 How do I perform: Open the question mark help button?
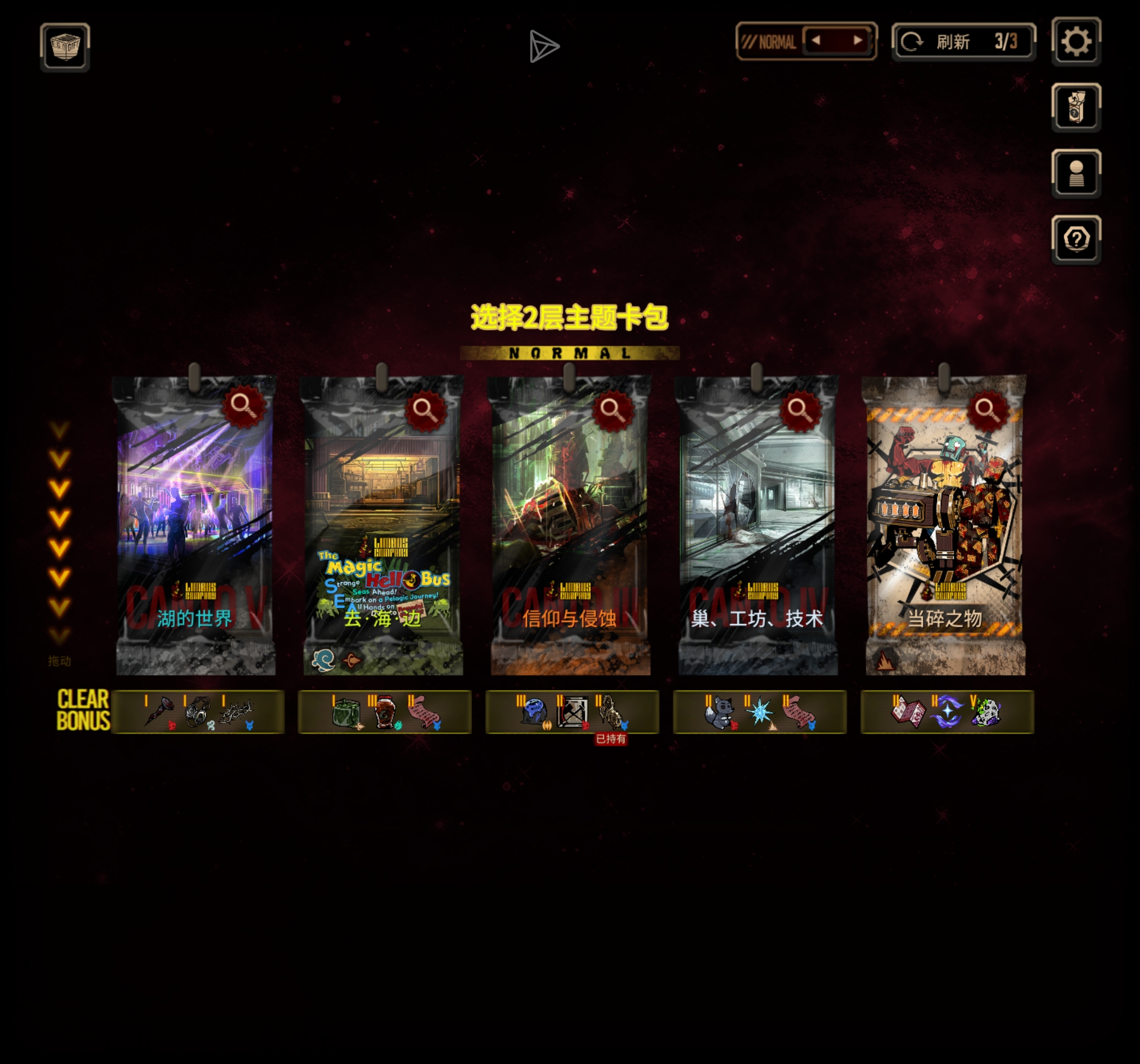point(1076,240)
